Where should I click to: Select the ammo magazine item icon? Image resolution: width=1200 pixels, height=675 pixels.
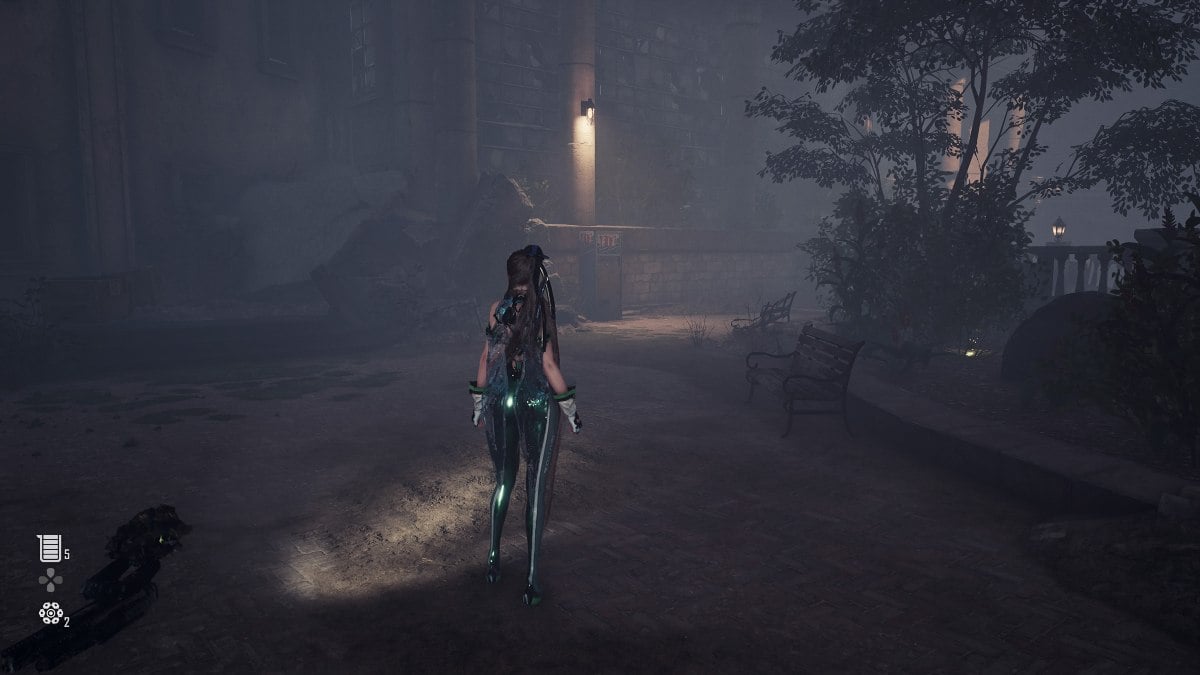49,548
